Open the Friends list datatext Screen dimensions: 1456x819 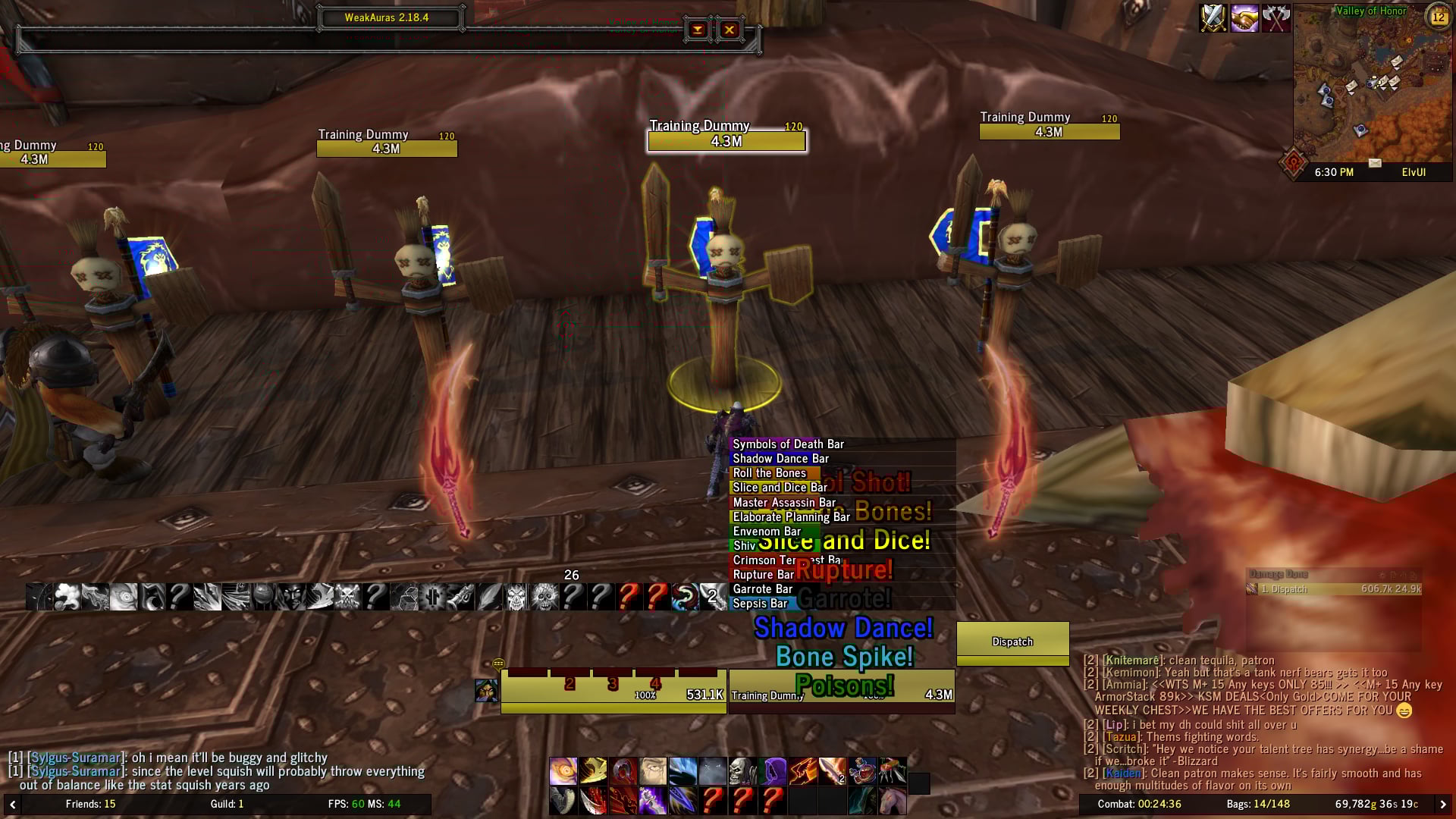(90, 804)
